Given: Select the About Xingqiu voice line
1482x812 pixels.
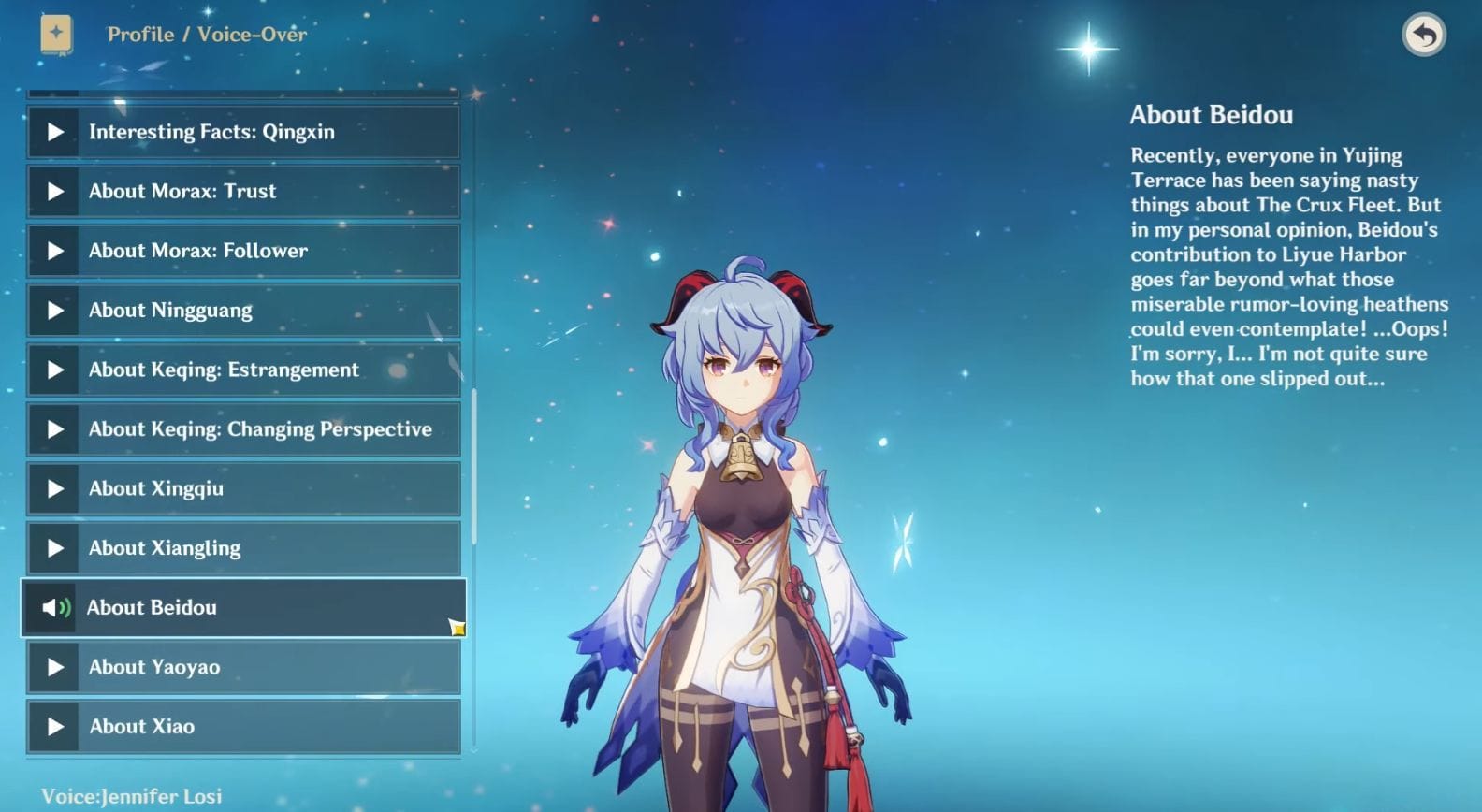Looking at the screenshot, I should tap(243, 488).
